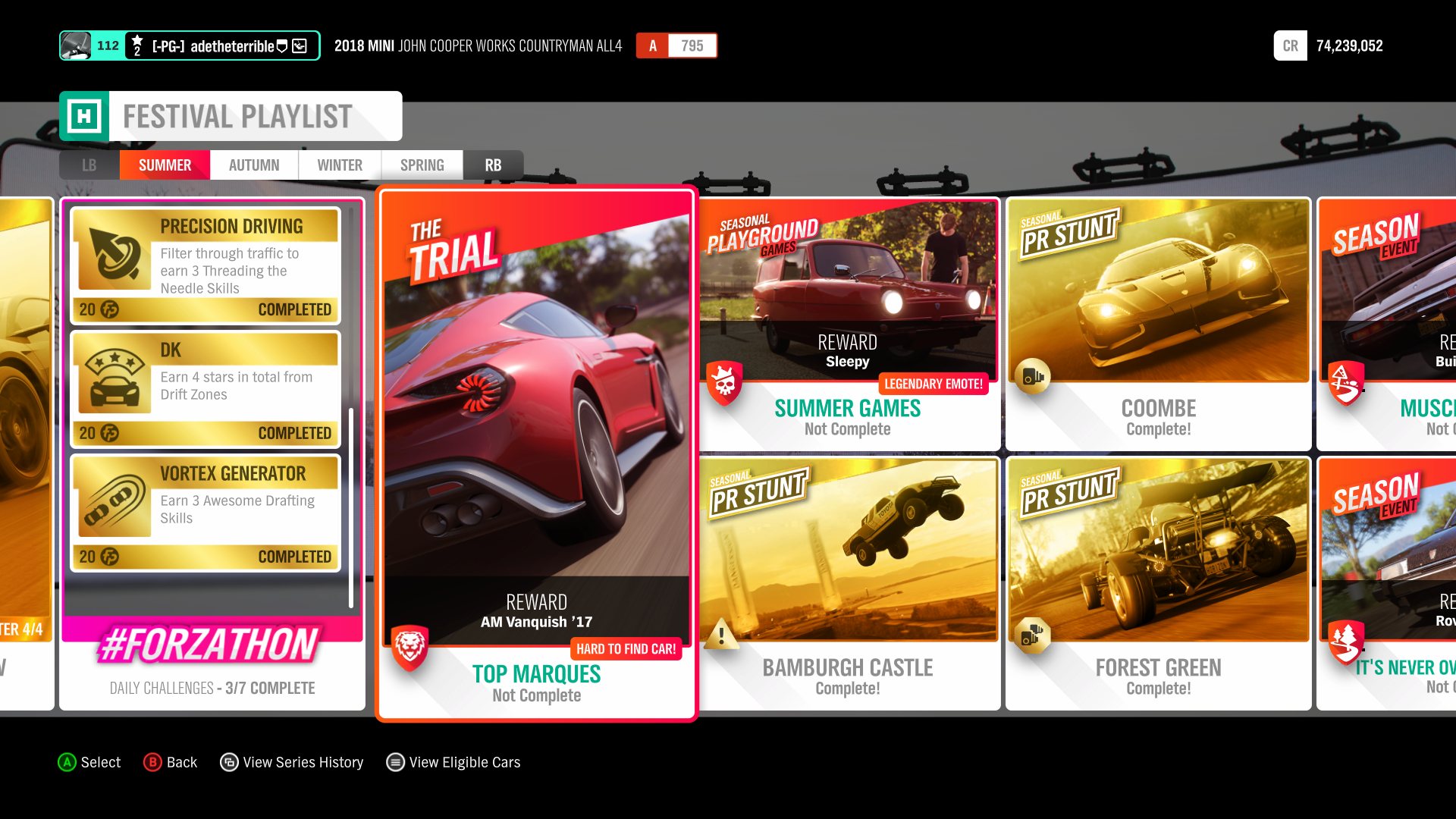This screenshot has height=819, width=1456.
Task: Select the Winter season tab
Action: tap(340, 165)
